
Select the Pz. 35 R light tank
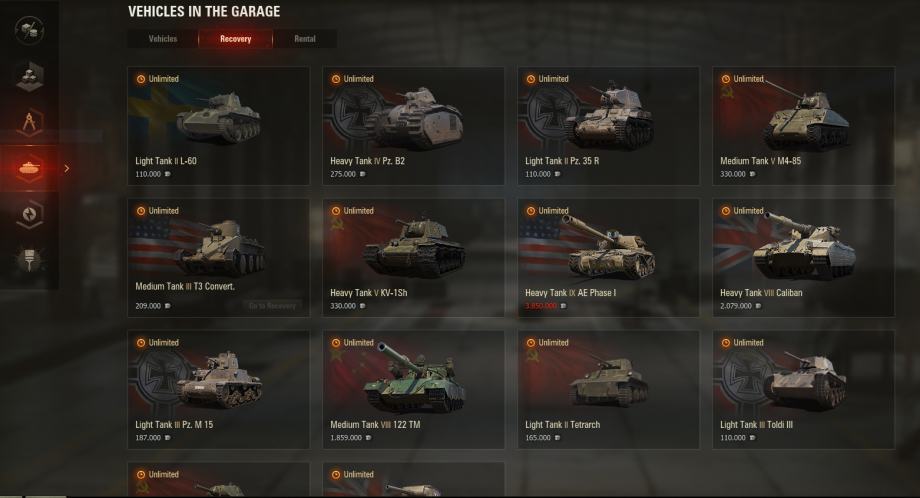(x=608, y=125)
